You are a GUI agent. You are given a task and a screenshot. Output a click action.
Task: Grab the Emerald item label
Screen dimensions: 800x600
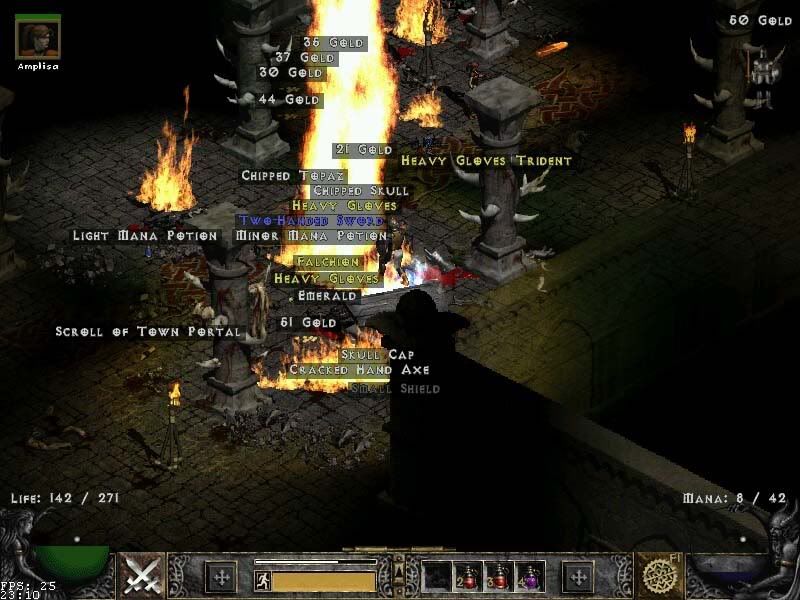pyautogui.click(x=328, y=297)
